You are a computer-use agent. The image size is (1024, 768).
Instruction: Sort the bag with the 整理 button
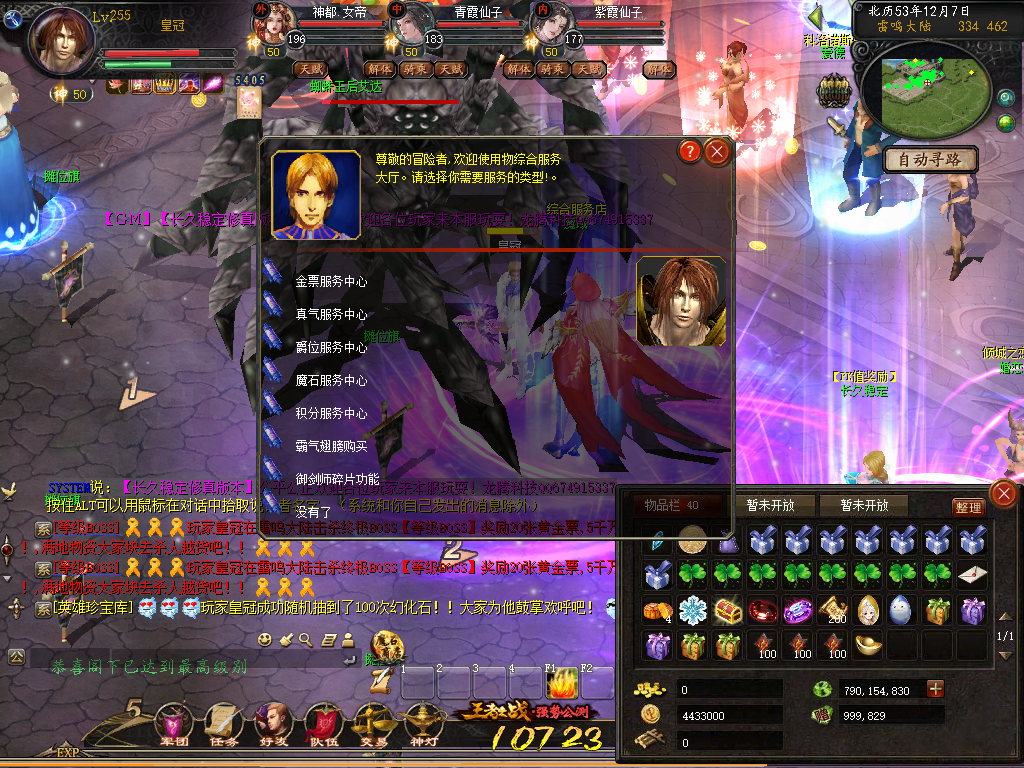(x=967, y=507)
